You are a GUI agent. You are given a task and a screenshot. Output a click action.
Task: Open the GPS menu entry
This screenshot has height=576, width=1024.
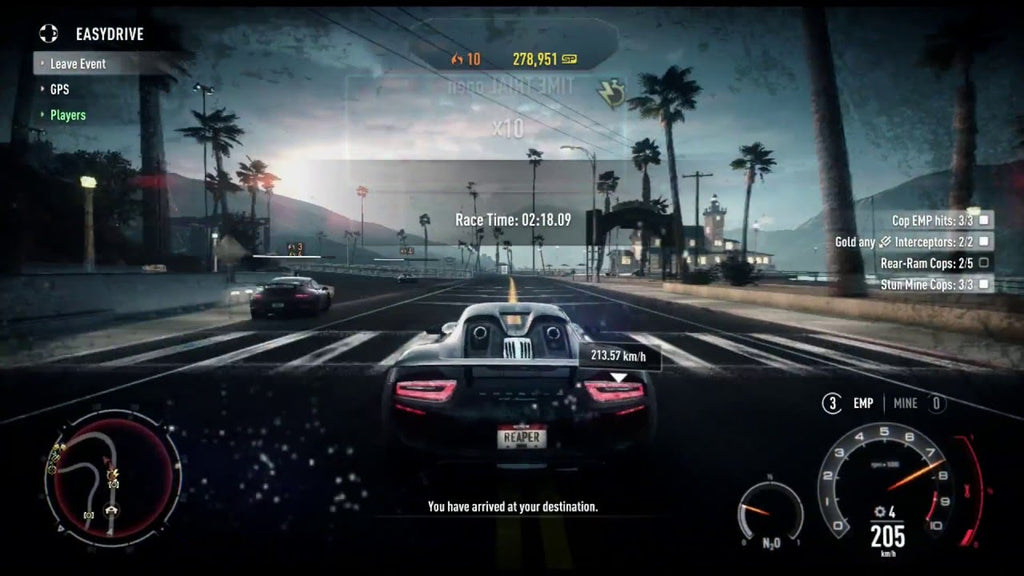pos(59,89)
